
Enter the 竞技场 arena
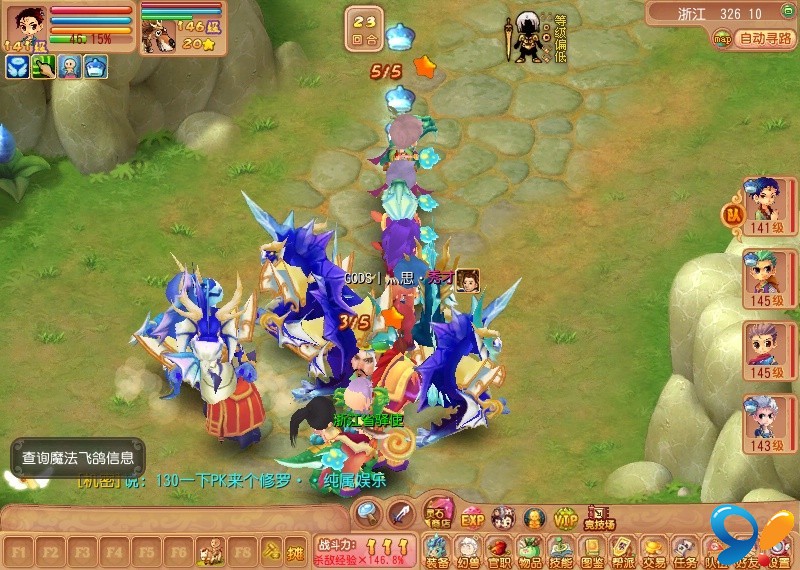coord(599,516)
